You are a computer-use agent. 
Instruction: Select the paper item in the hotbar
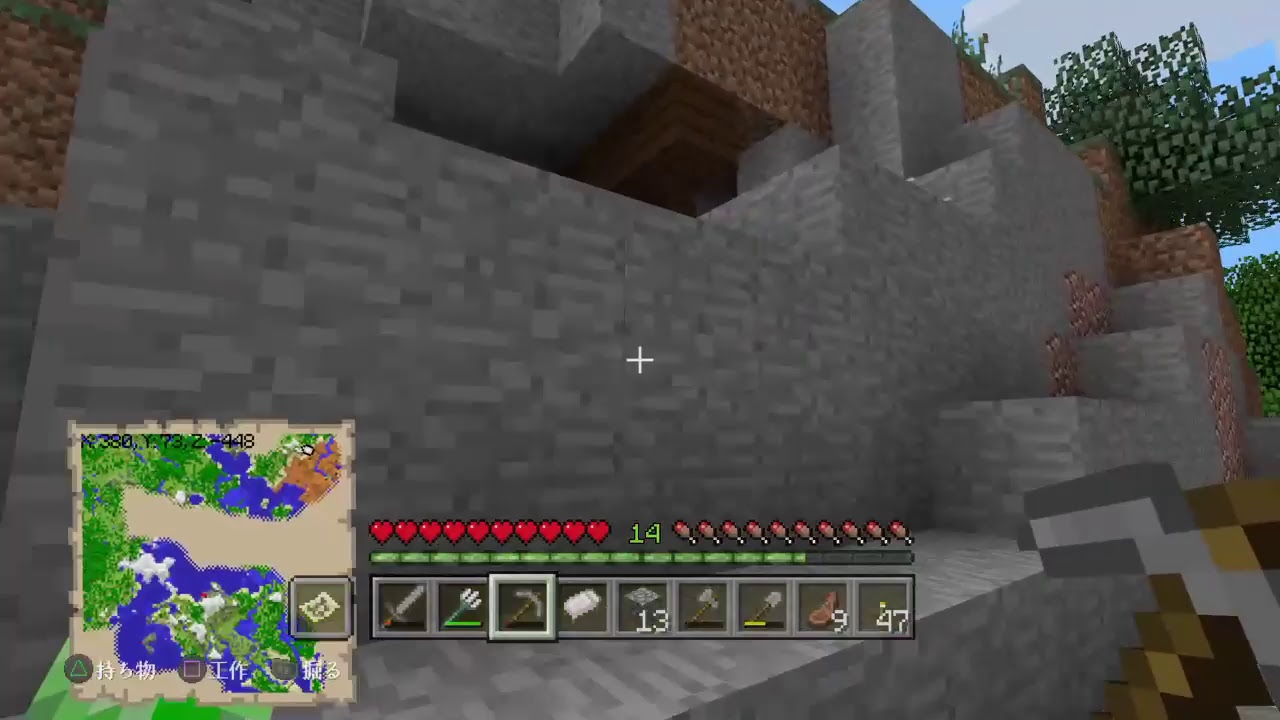[x=584, y=606]
